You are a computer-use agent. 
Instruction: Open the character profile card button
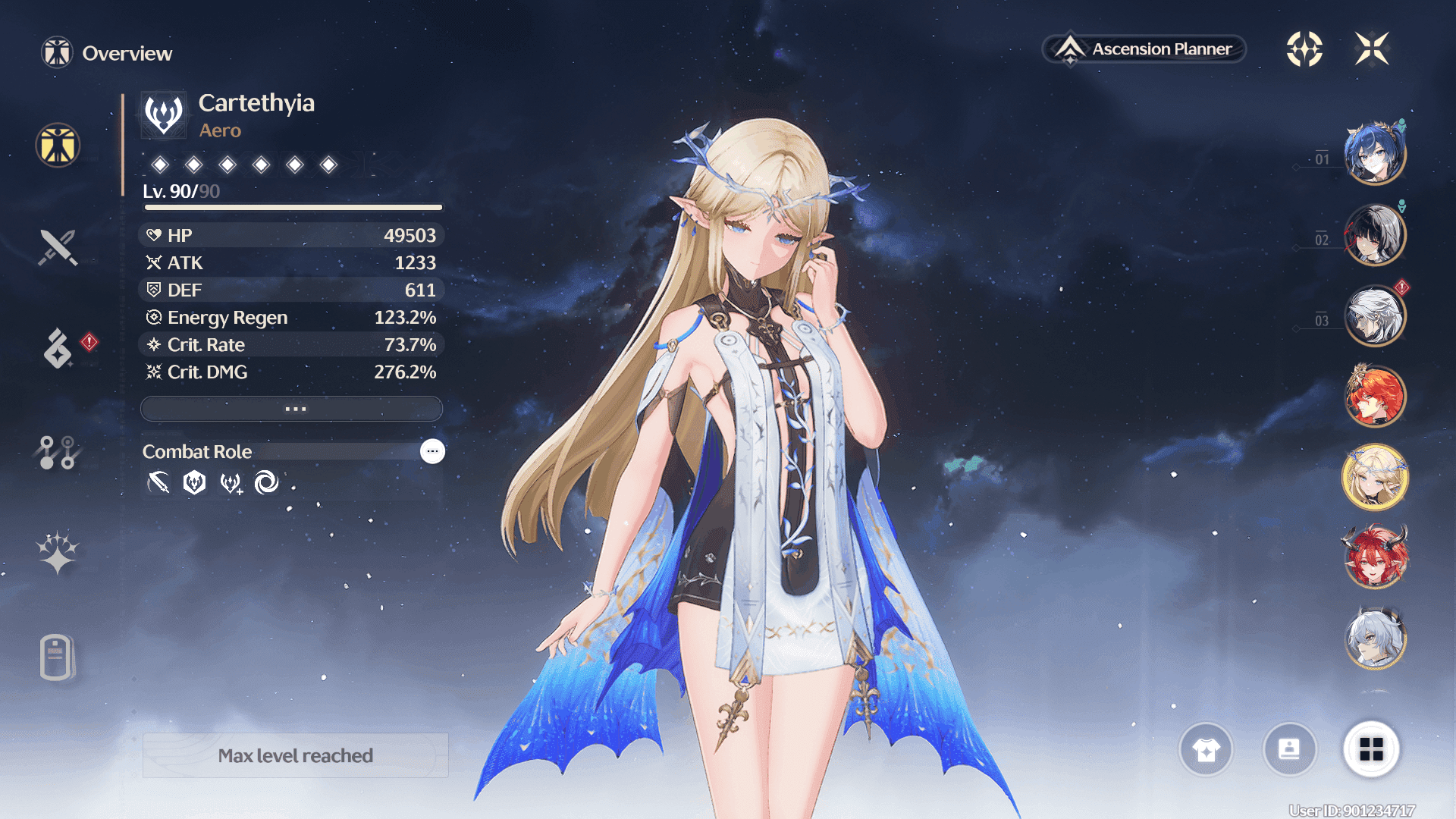point(1289,750)
